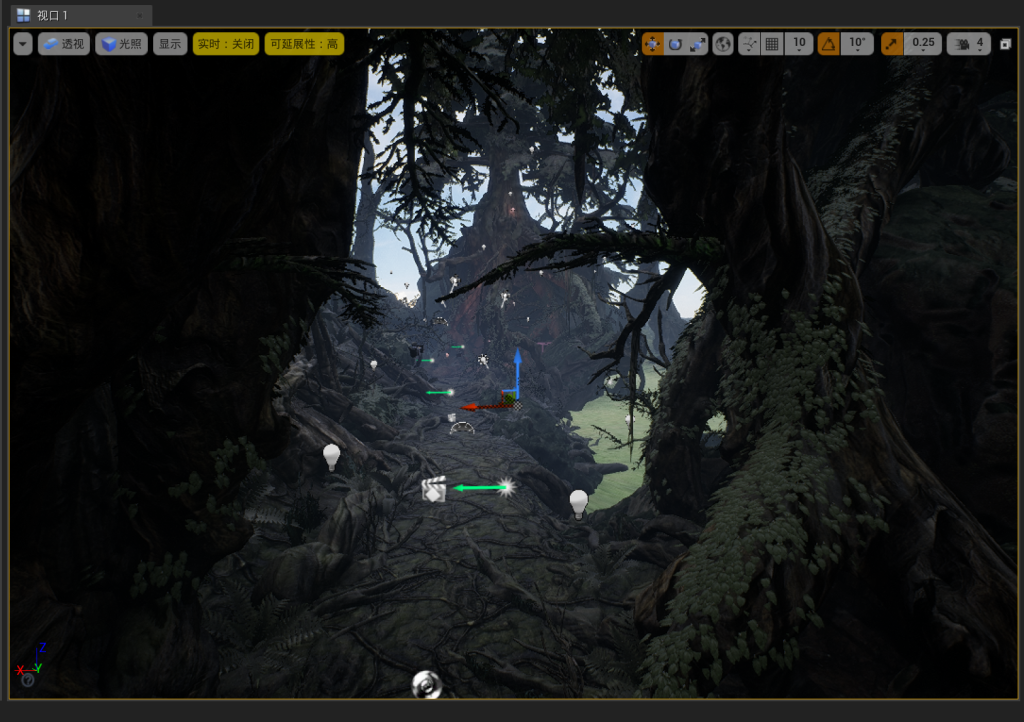The image size is (1024, 722).
Task: Select the rotate transform tool
Action: coord(675,44)
